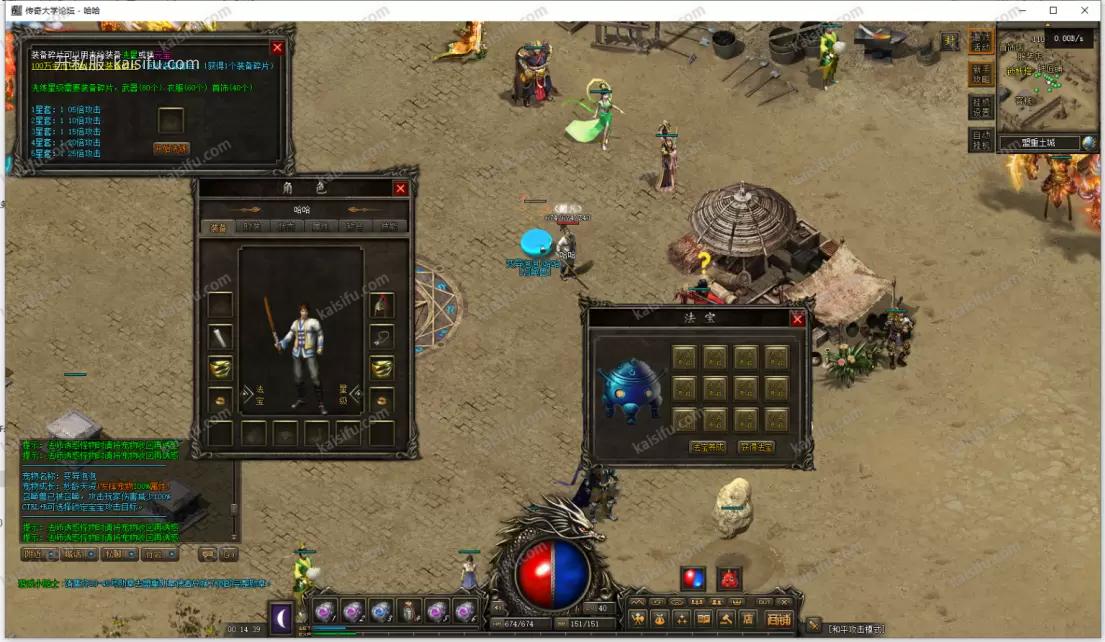Select the empty shard slot in refine panel
This screenshot has width=1105, height=642.
pyautogui.click(x=171, y=120)
